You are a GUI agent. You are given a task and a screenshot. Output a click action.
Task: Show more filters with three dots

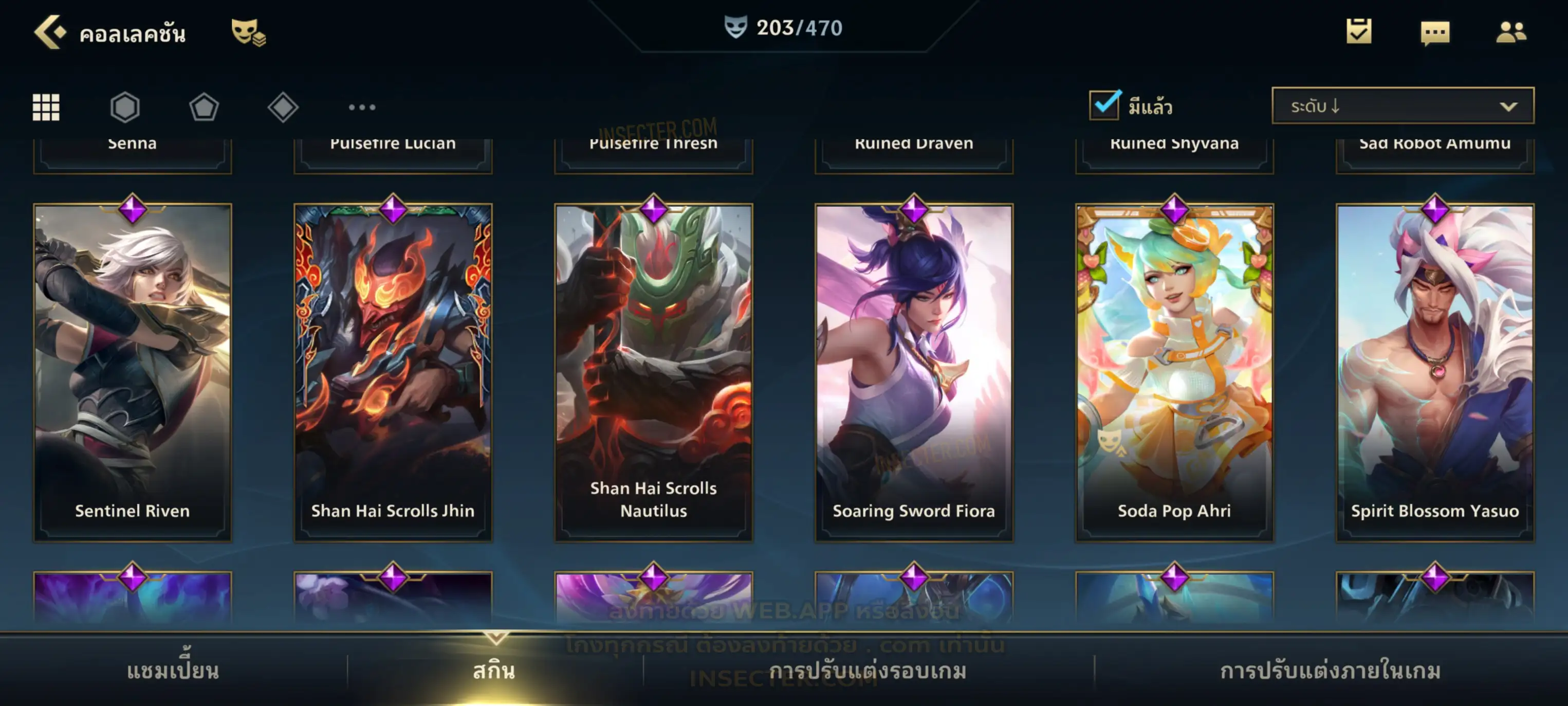(362, 107)
